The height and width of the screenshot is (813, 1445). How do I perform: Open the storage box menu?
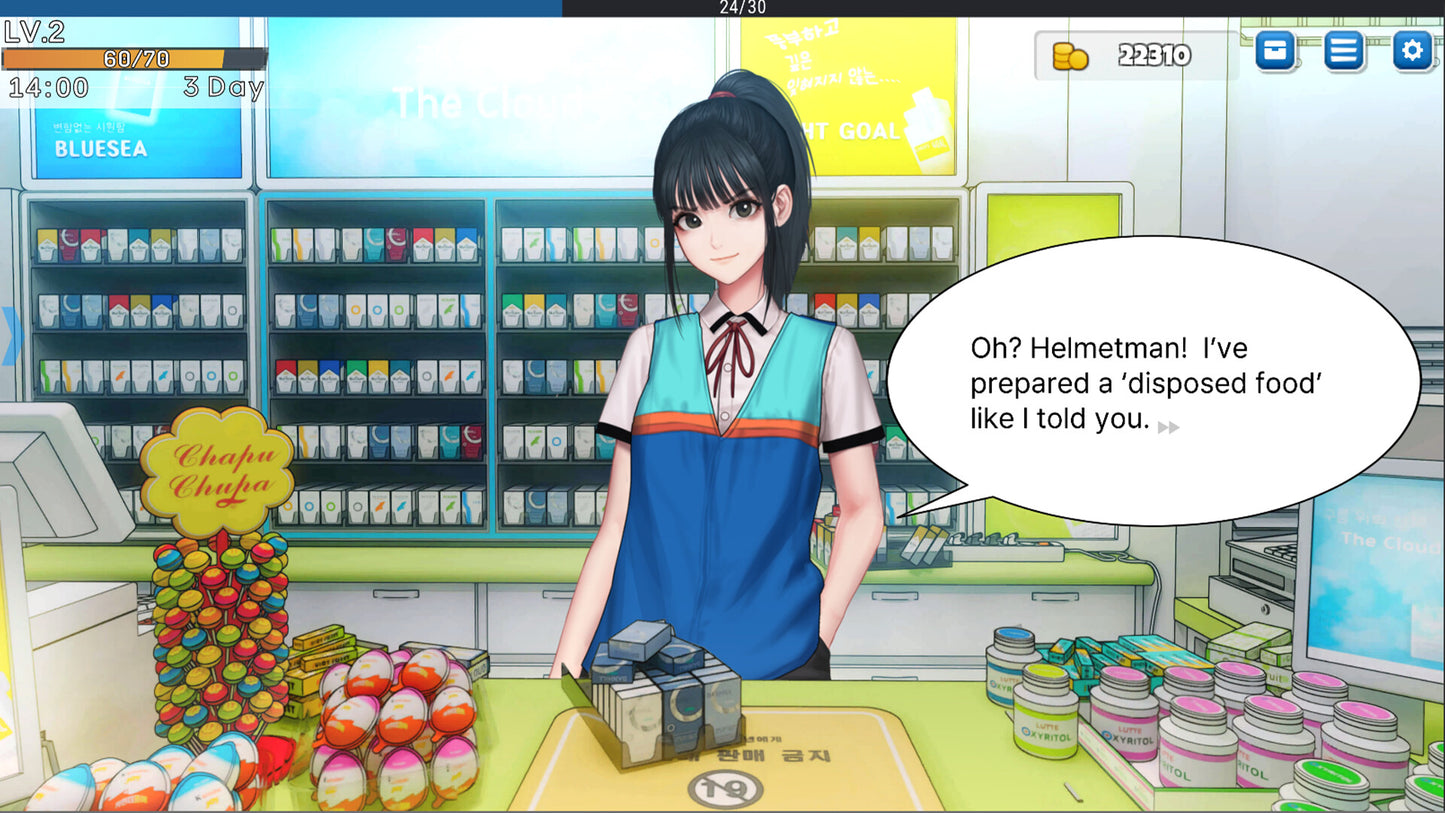1275,50
